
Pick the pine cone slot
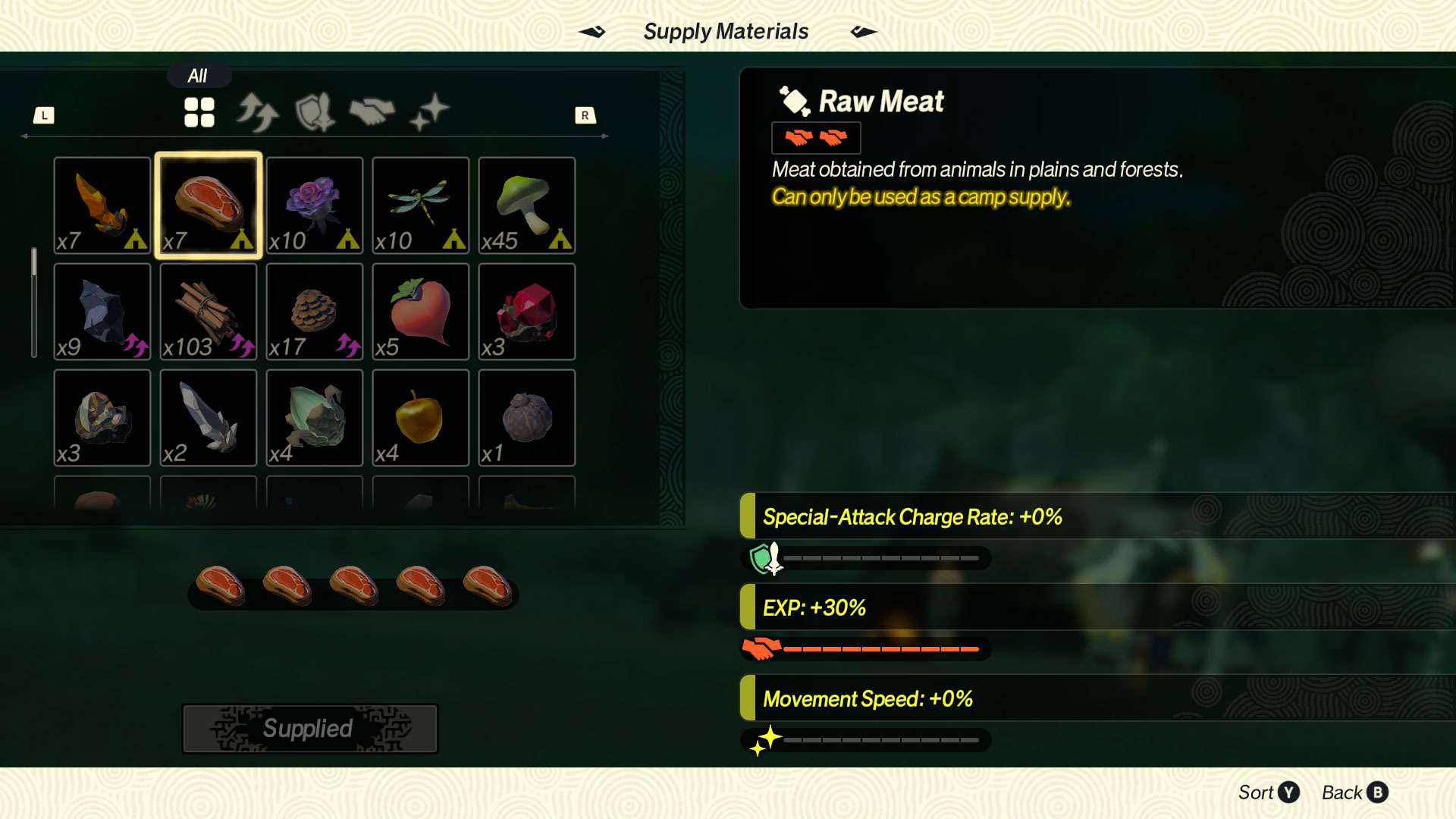coord(315,312)
